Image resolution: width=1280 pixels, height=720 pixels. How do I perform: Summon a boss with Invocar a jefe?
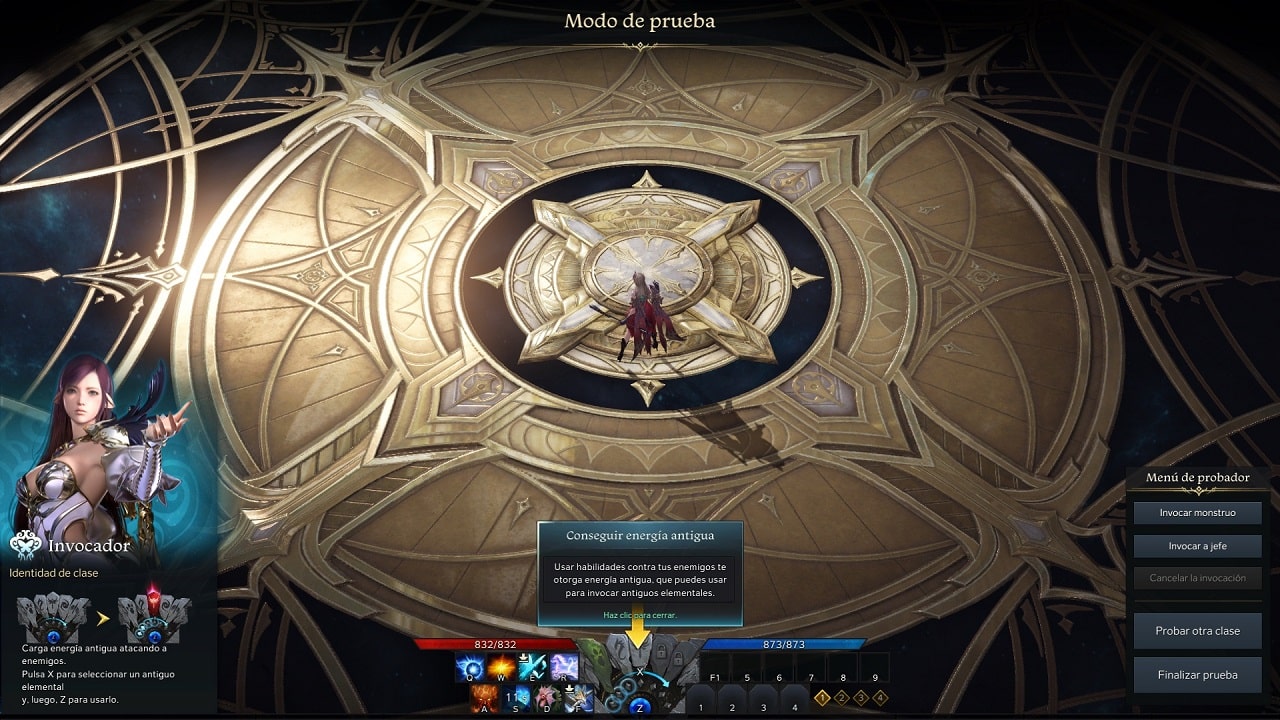tap(1197, 546)
